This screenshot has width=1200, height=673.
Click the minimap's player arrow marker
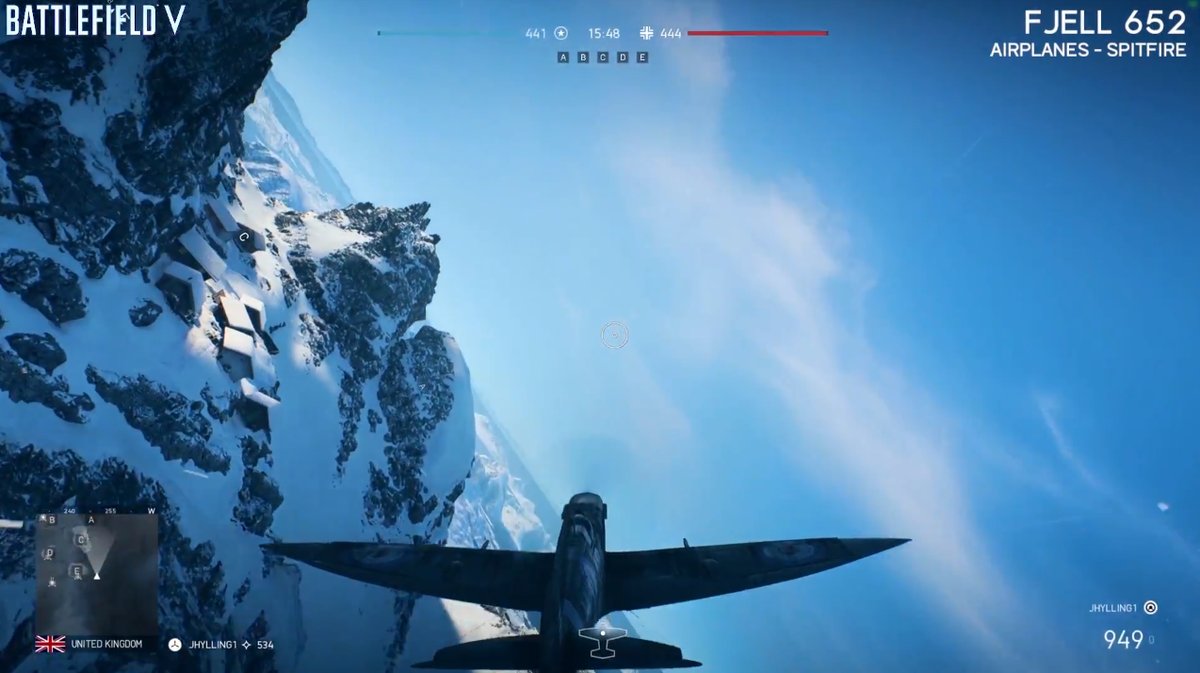point(97,574)
